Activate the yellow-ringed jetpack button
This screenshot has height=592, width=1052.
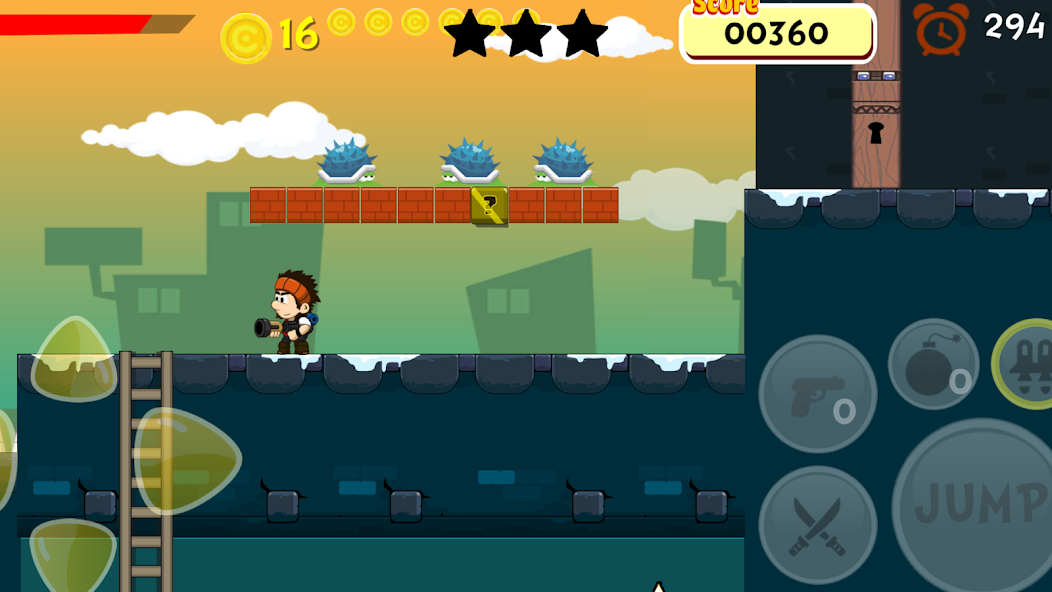coord(1028,363)
